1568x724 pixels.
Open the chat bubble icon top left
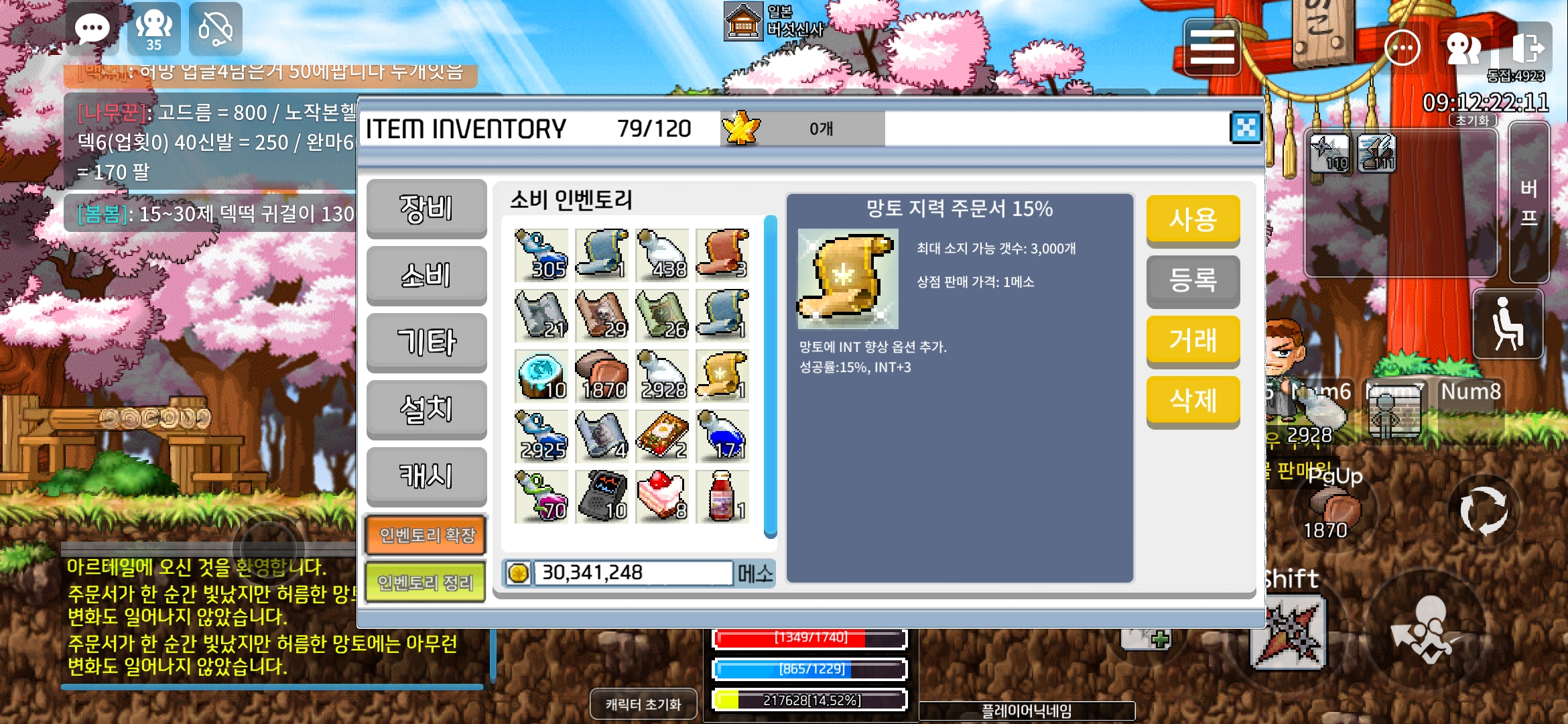point(92,28)
